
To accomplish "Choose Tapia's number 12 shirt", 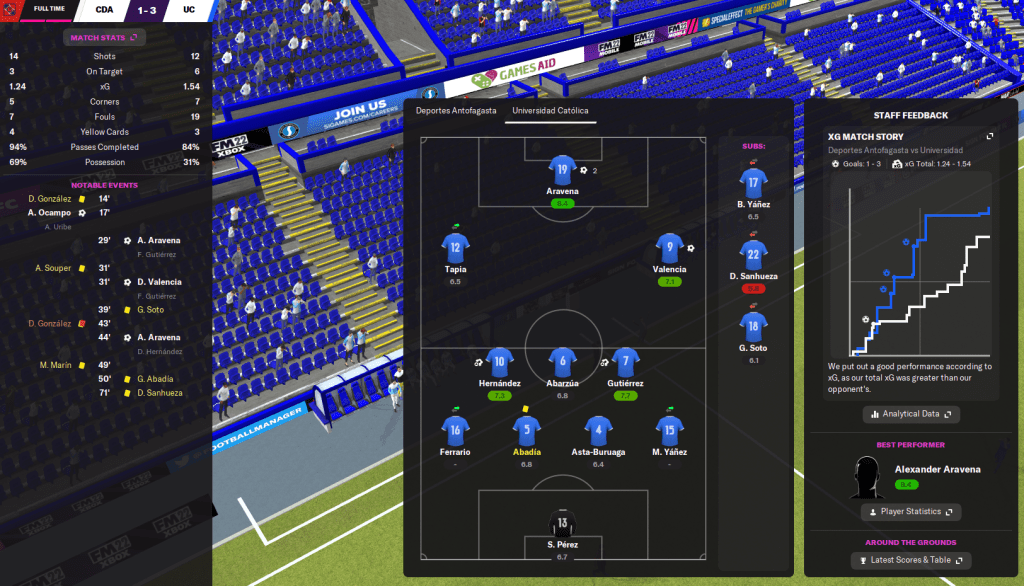I will pyautogui.click(x=456, y=248).
